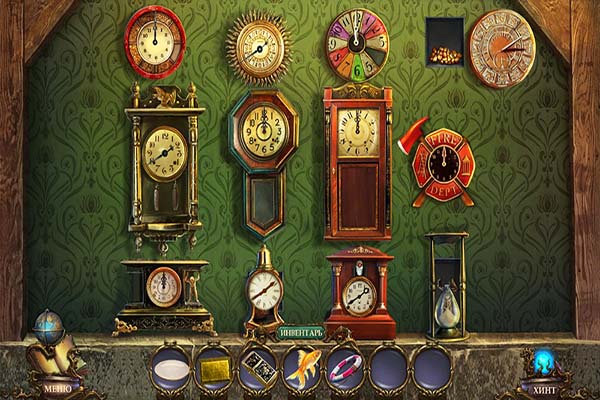Open the МЕНЮ menu button

57,385
